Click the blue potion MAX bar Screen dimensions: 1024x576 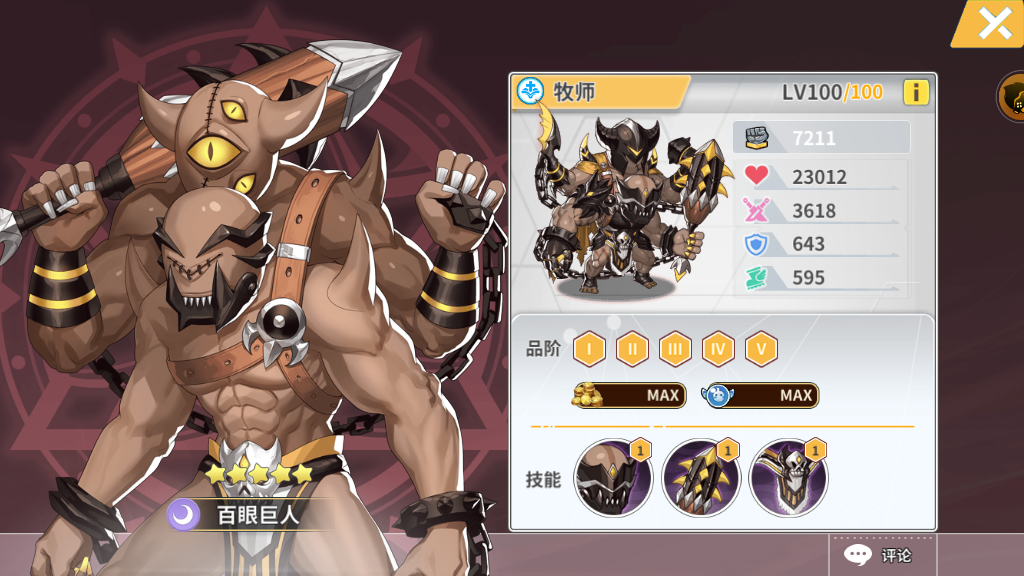click(760, 395)
